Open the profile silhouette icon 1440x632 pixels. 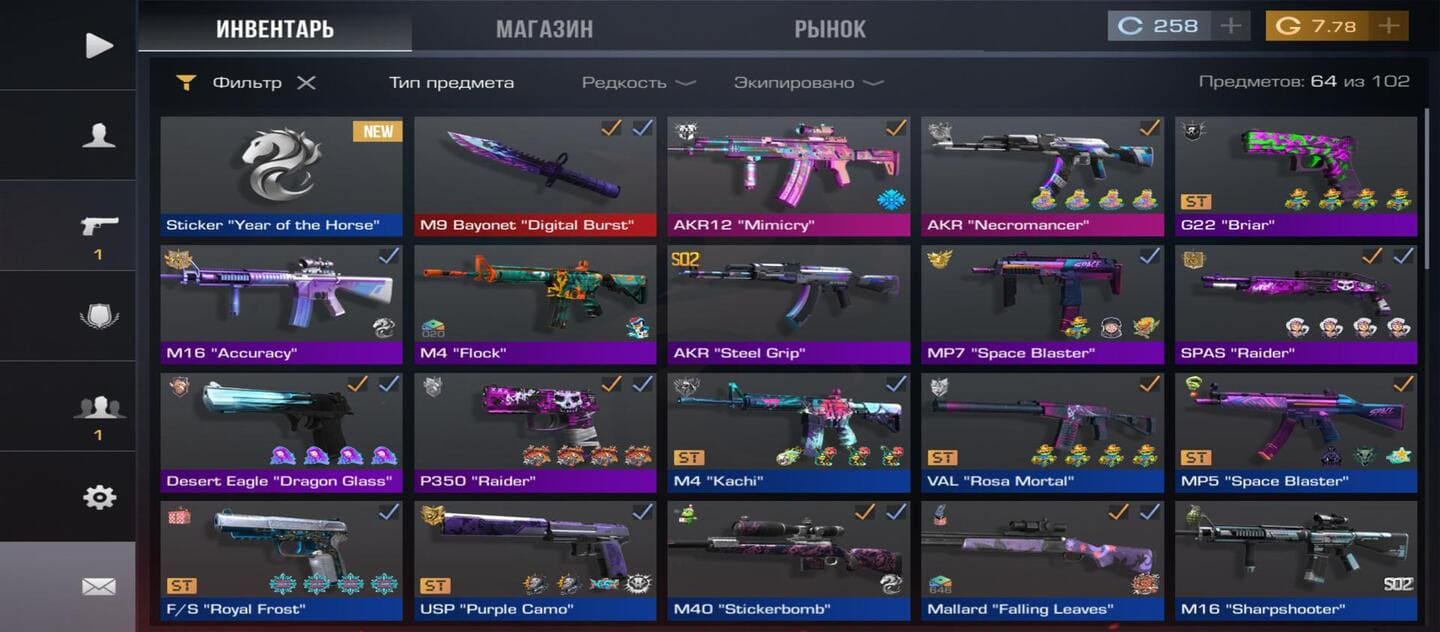click(x=98, y=136)
